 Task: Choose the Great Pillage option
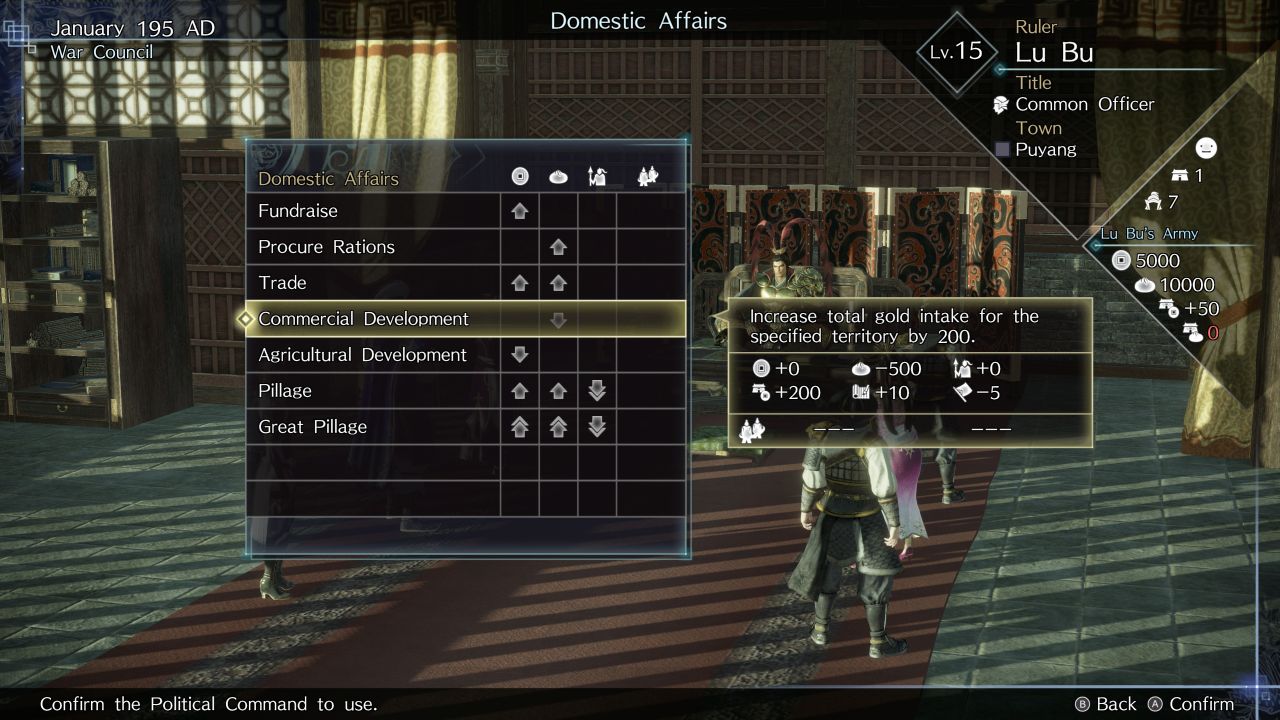click(312, 427)
